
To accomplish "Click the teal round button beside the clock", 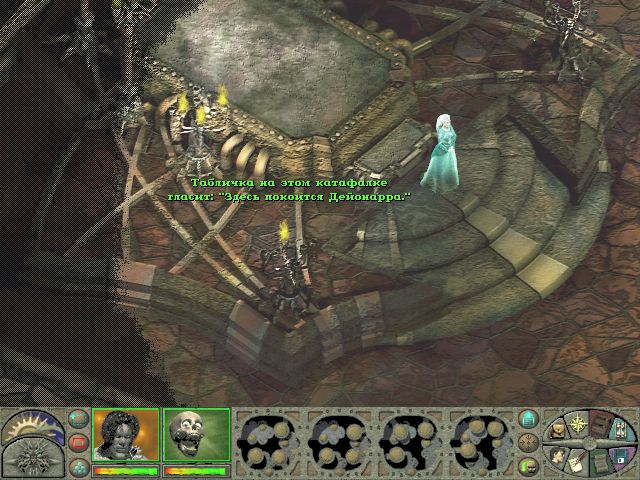I will click(78, 419).
